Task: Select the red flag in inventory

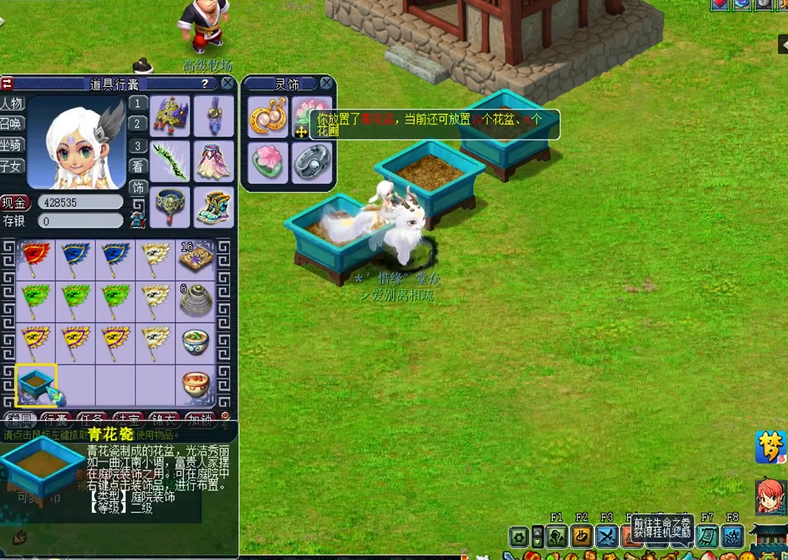Action: pyautogui.click(x=36, y=258)
